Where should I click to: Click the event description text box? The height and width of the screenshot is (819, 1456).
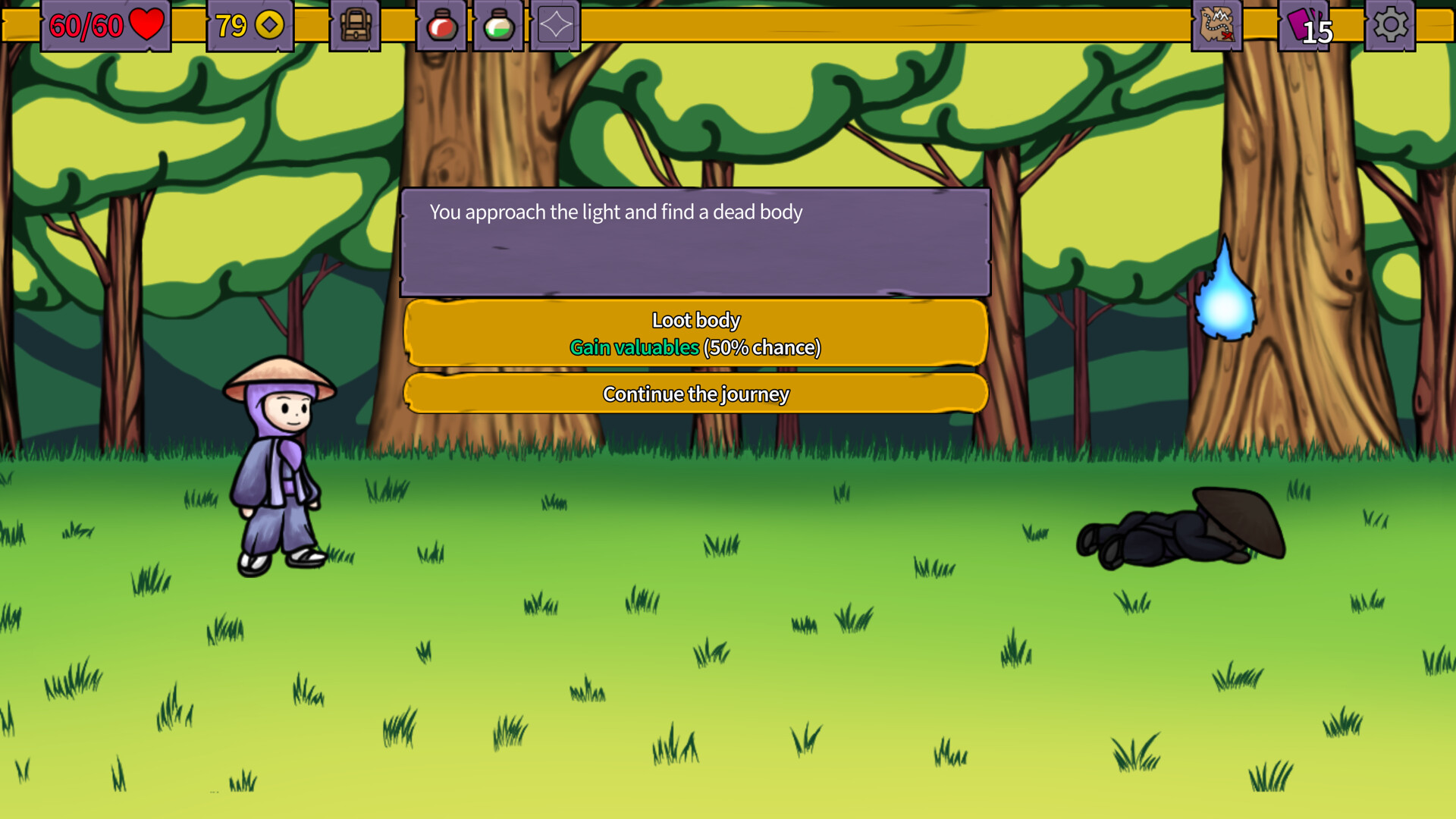tap(696, 241)
